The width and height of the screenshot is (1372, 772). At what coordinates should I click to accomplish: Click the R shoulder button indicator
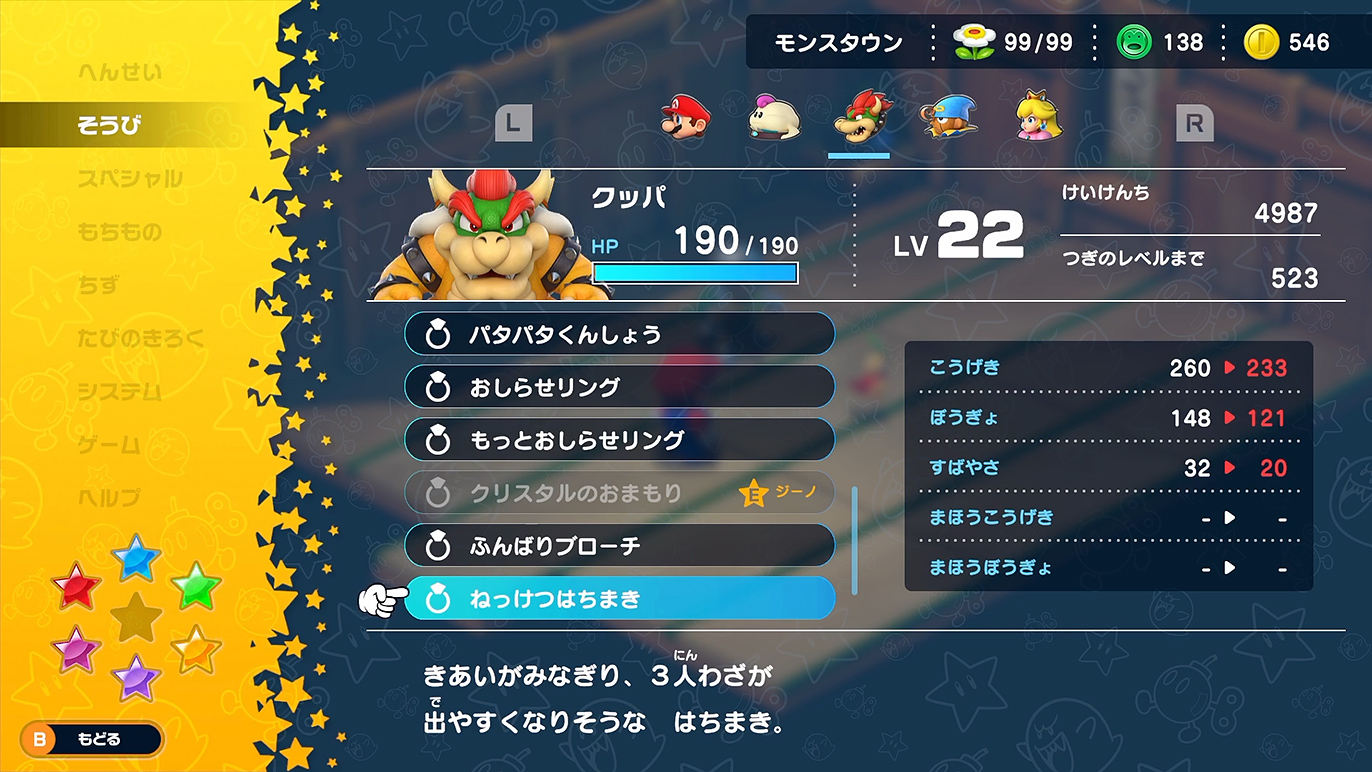click(x=1194, y=124)
